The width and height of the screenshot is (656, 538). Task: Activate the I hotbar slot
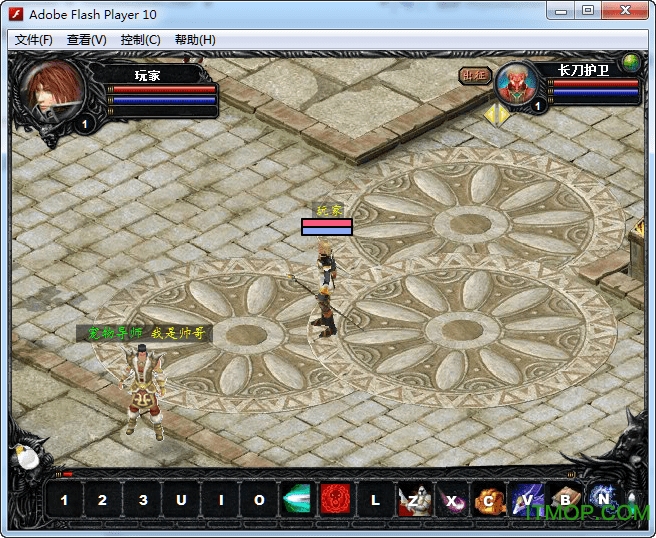tap(220, 500)
